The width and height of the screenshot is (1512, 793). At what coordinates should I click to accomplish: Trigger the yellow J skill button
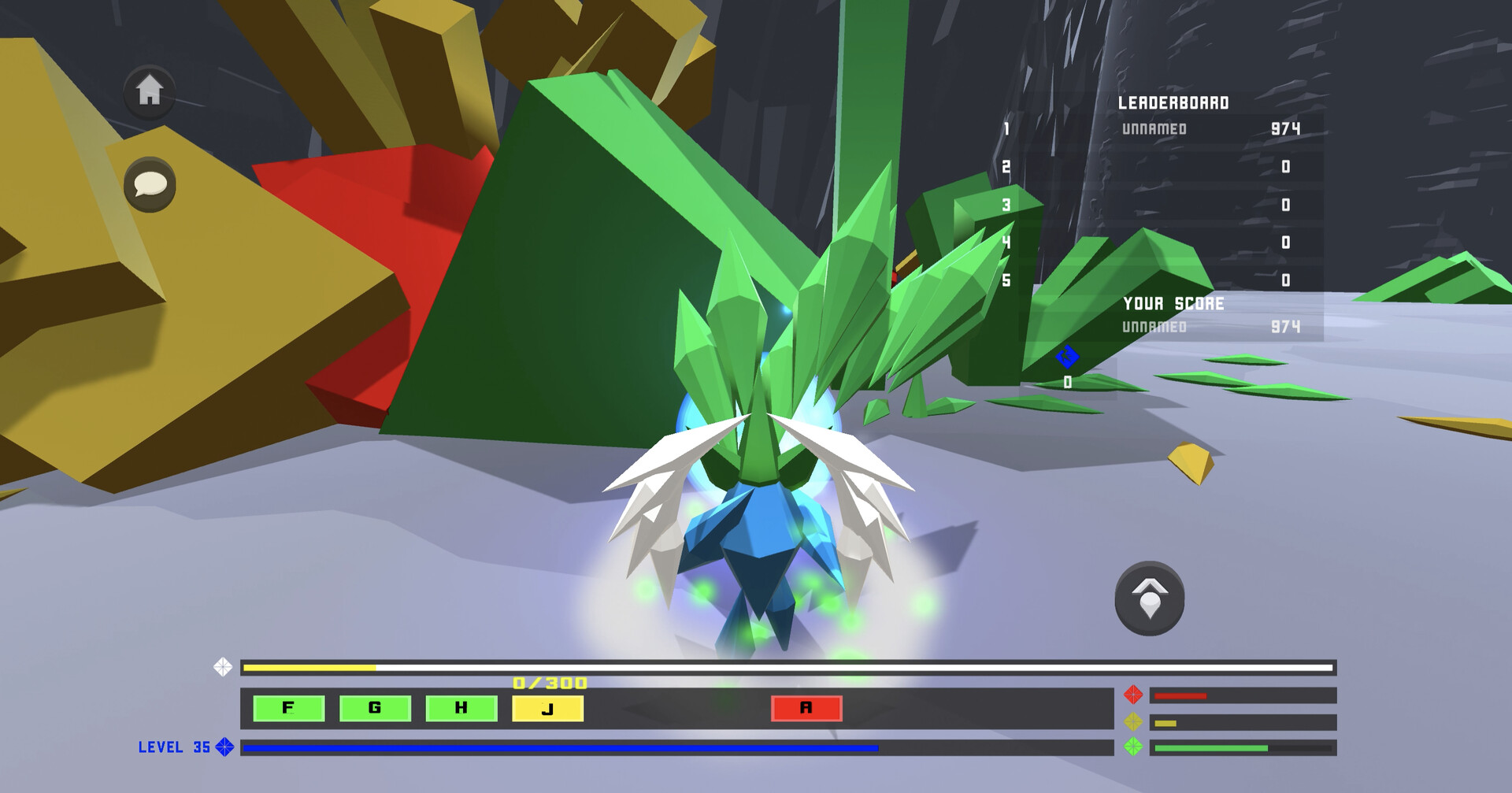pyautogui.click(x=546, y=709)
